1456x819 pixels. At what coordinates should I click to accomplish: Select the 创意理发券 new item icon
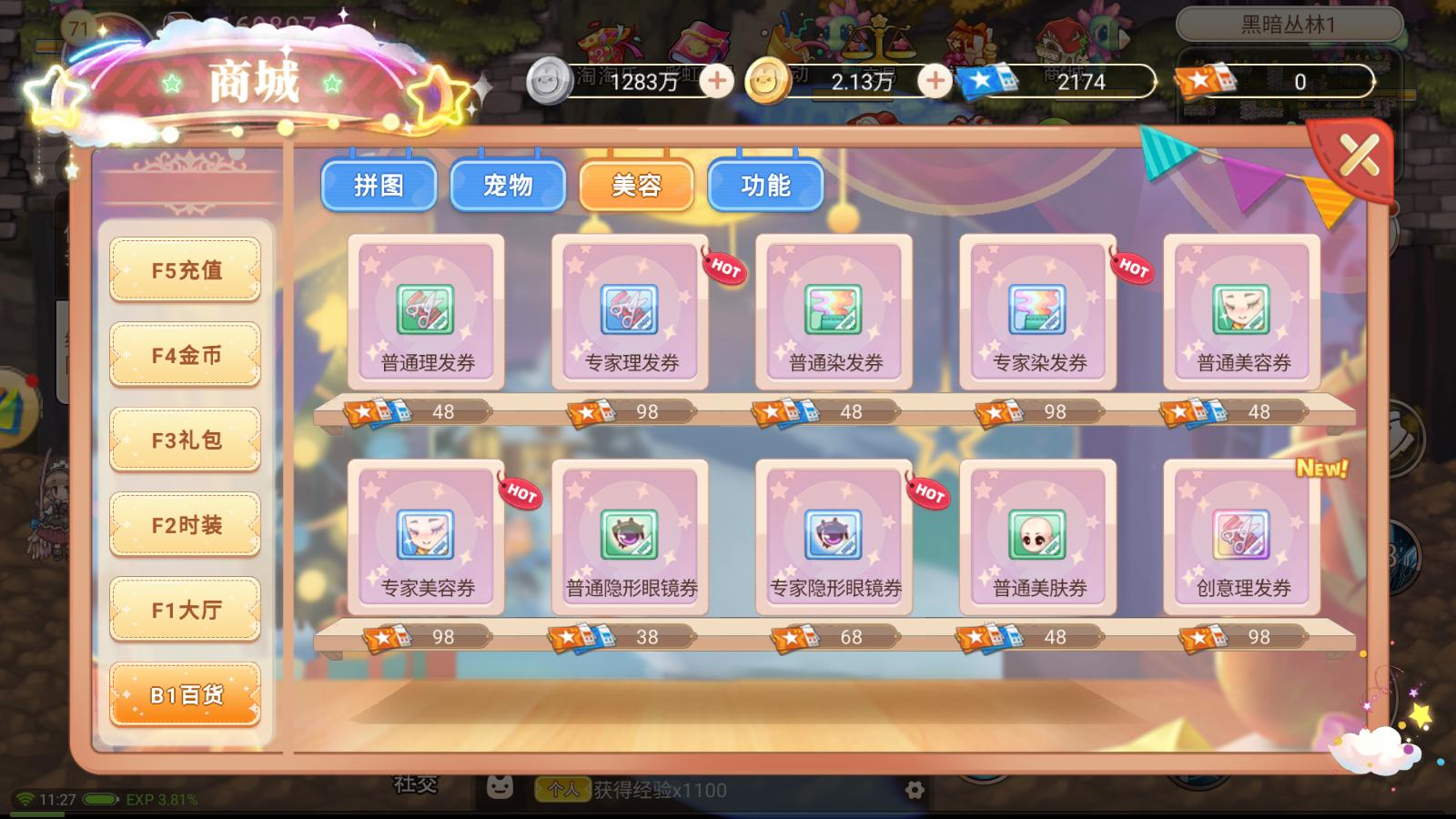coord(1241,537)
